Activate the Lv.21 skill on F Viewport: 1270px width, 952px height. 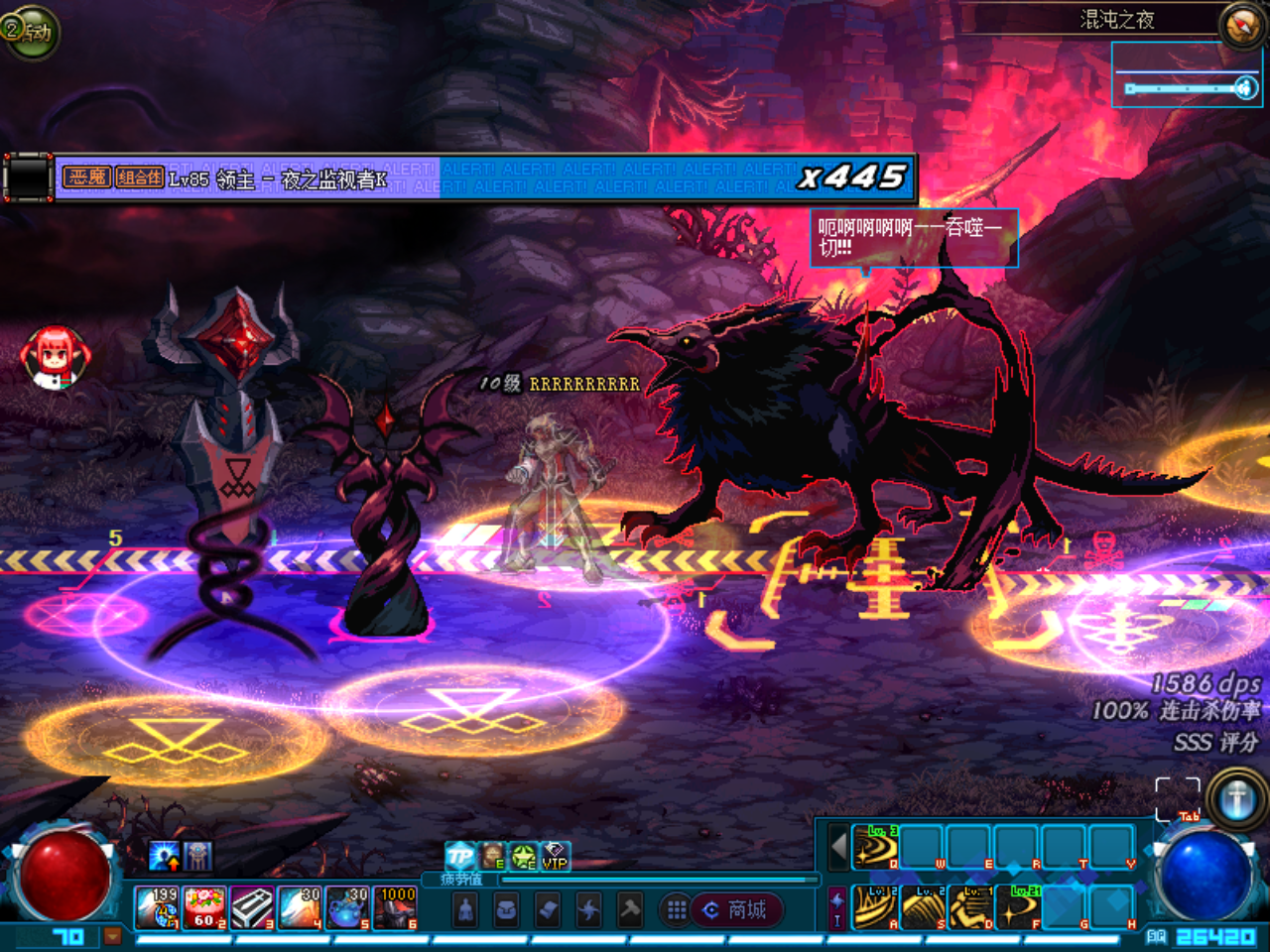coord(1018,906)
